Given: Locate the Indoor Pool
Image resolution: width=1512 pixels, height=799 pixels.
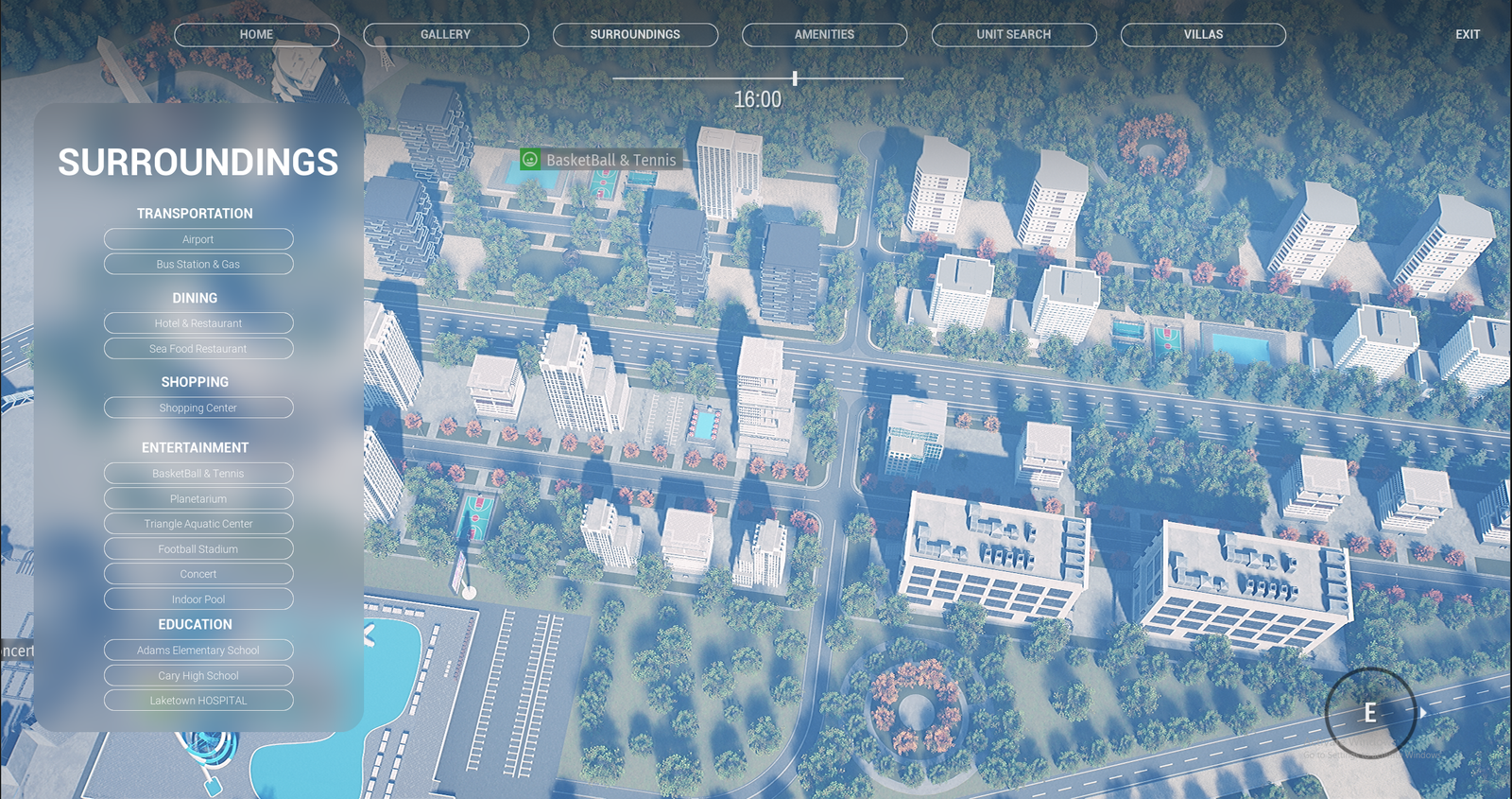Looking at the screenshot, I should pyautogui.click(x=198, y=599).
